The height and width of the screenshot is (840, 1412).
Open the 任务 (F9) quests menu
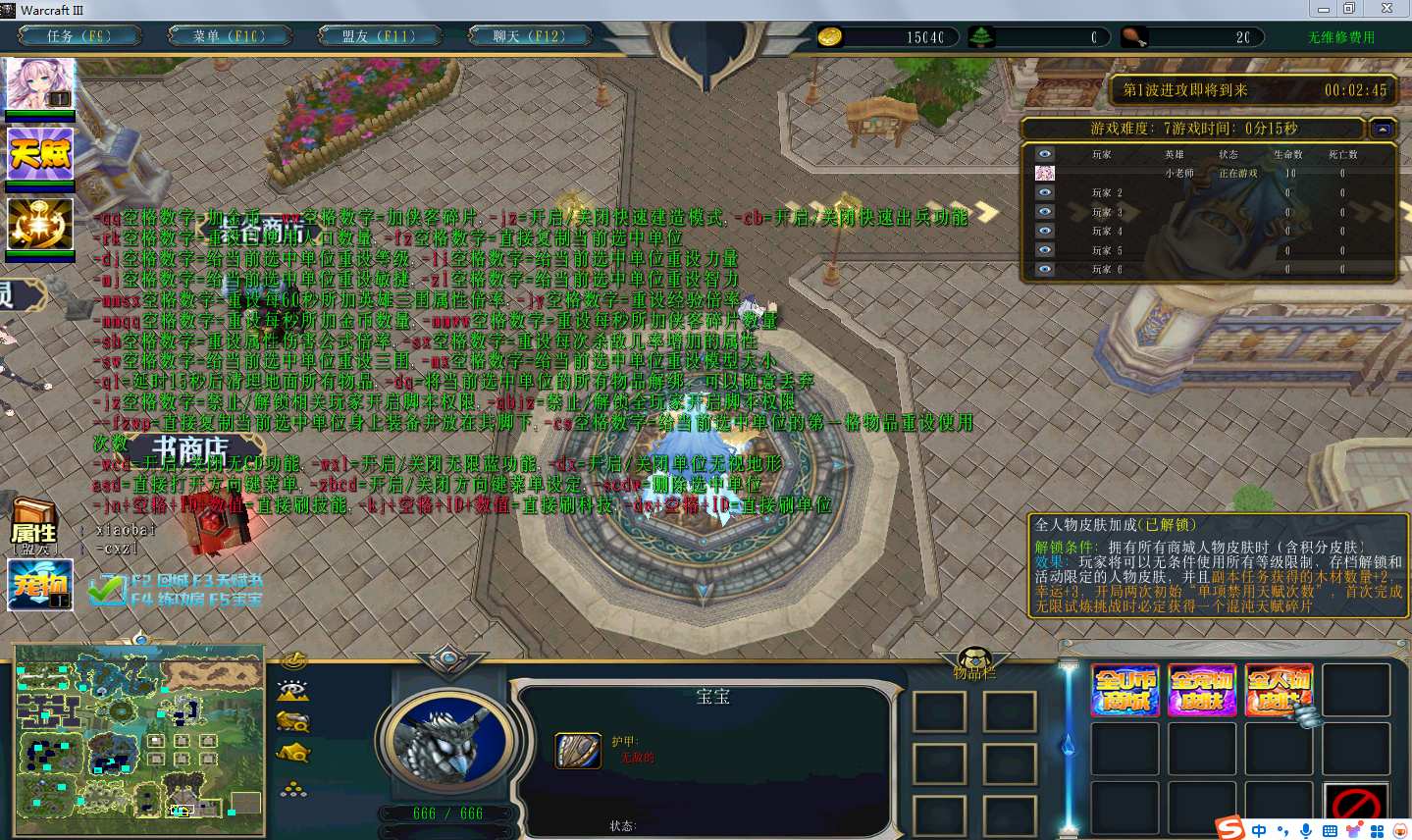[x=78, y=36]
